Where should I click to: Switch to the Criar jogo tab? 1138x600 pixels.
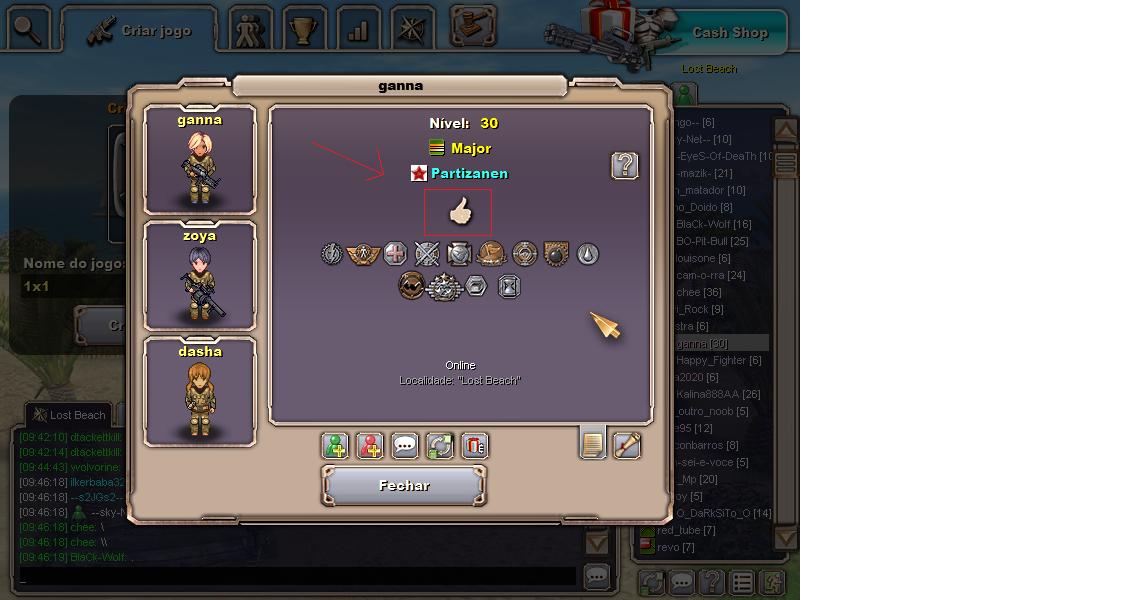click(140, 31)
